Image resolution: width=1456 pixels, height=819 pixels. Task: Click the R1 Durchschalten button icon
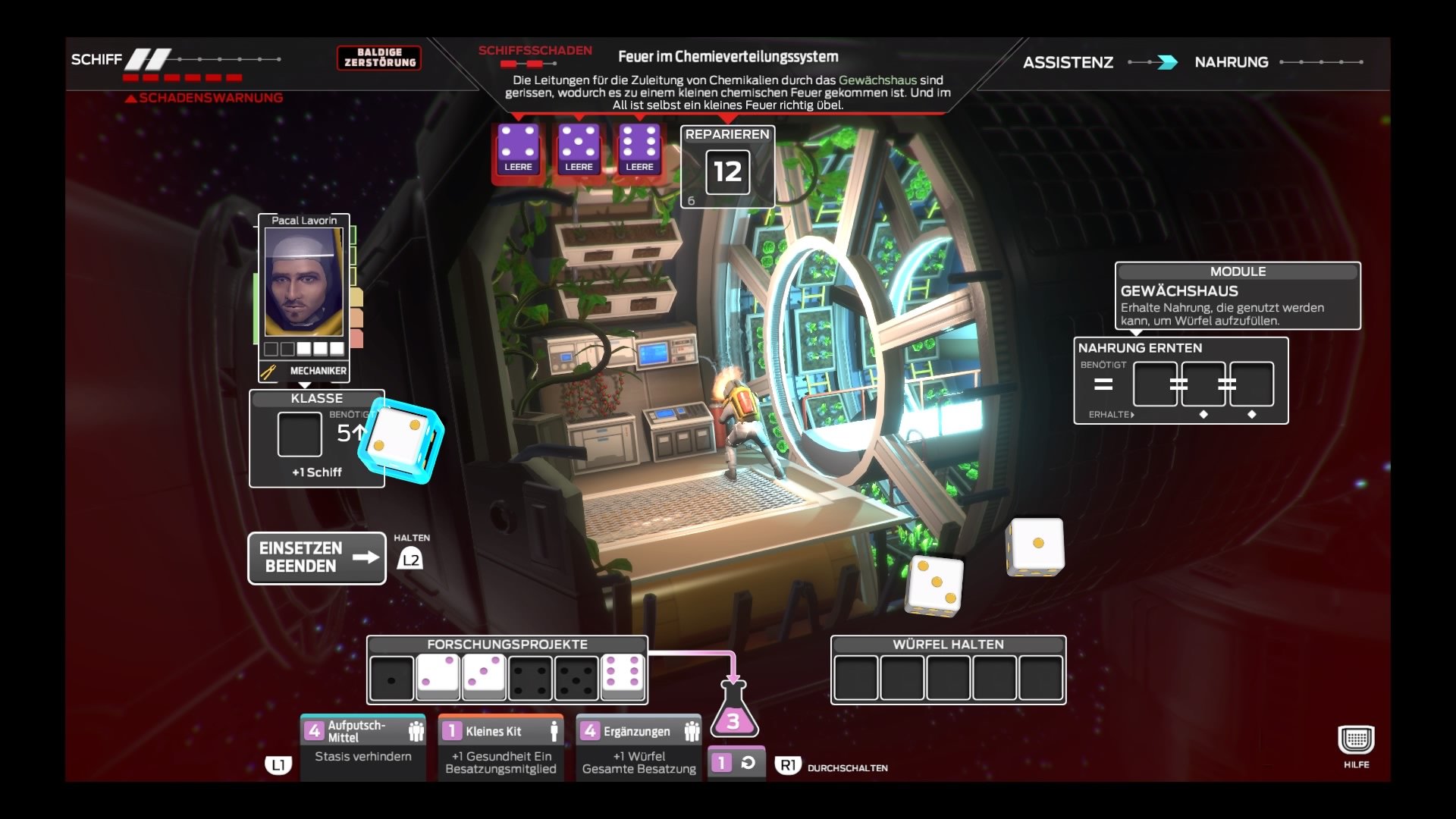click(789, 766)
